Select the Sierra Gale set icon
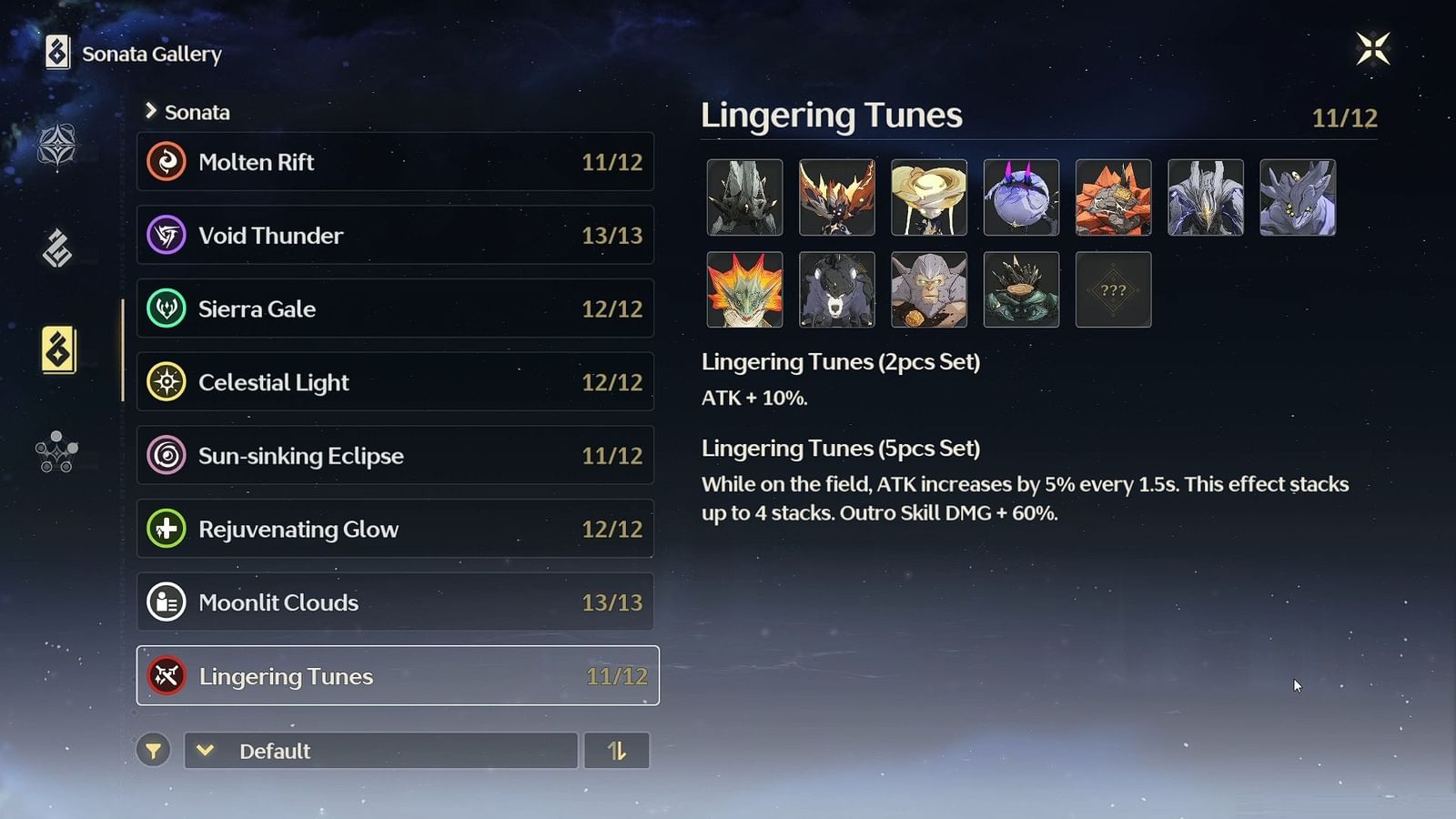 [167, 308]
